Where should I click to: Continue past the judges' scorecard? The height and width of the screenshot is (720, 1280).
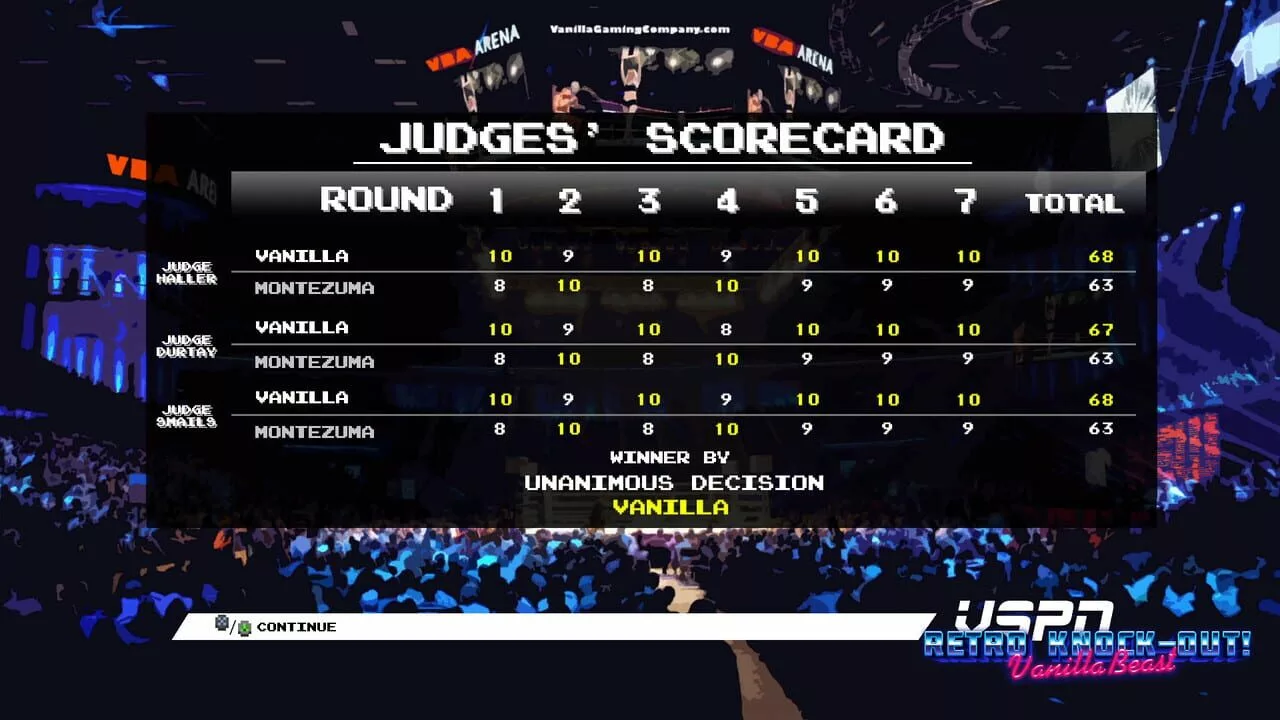coord(295,627)
